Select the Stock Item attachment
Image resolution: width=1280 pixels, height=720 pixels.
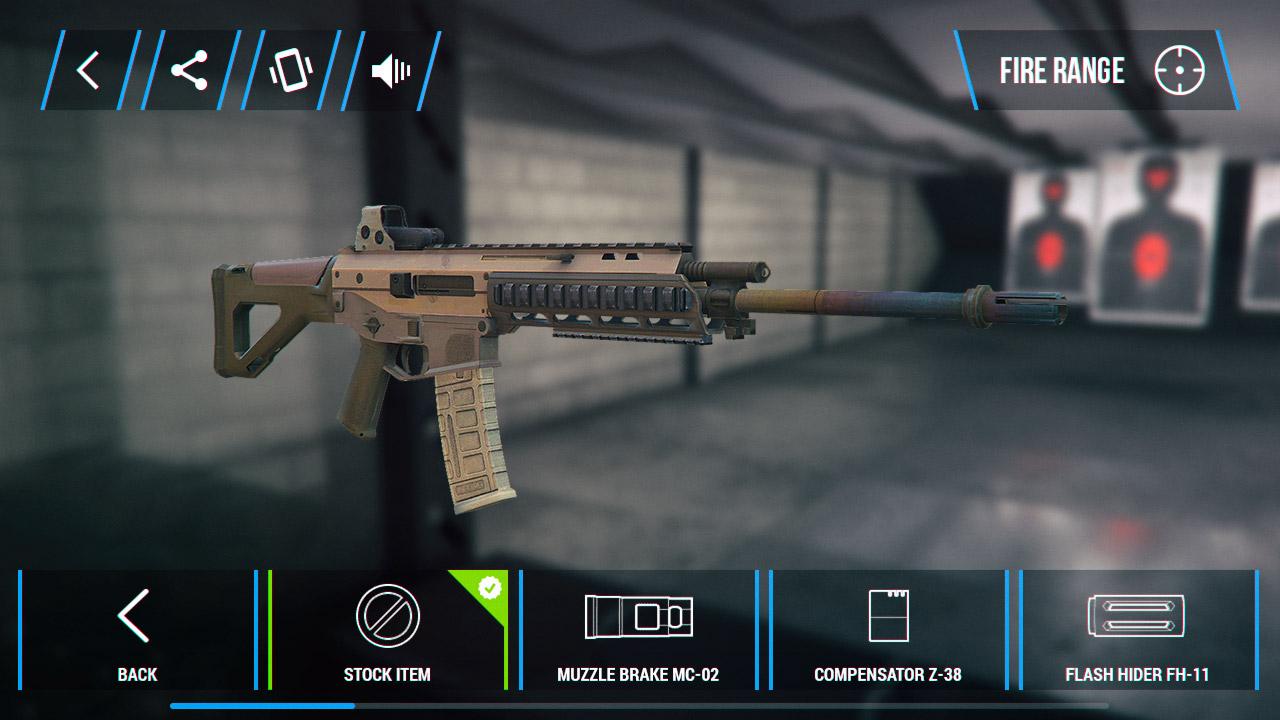[x=388, y=630]
